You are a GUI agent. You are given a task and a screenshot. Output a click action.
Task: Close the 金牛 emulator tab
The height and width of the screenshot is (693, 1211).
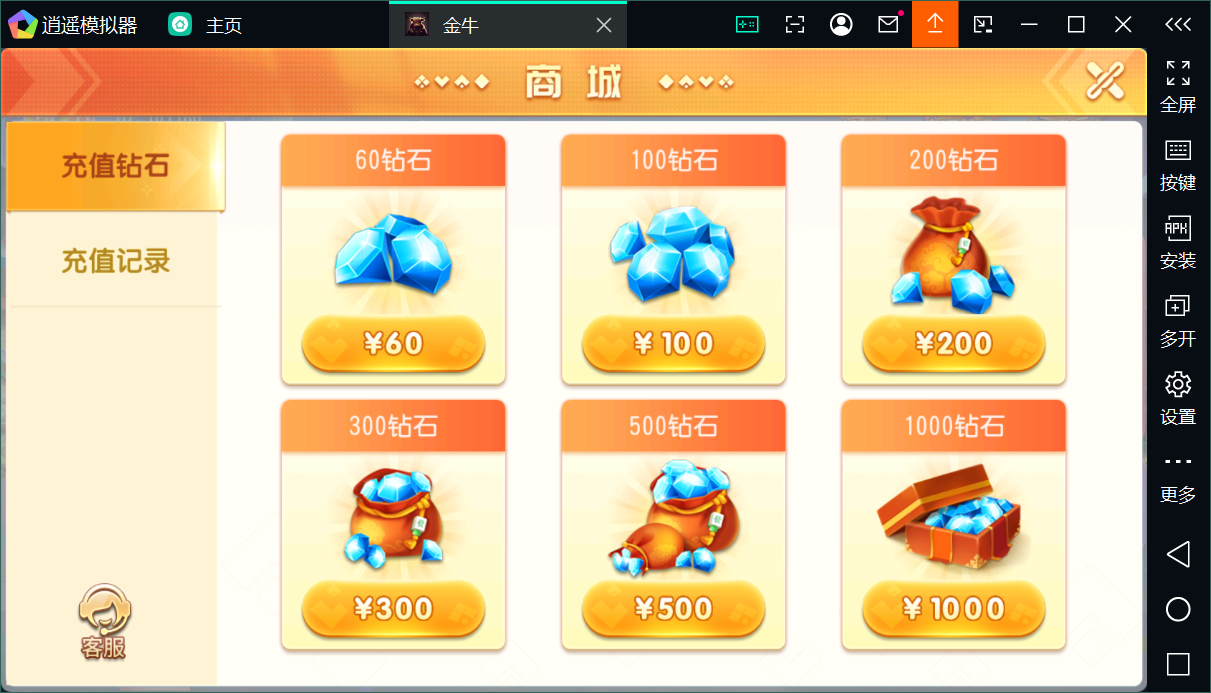click(x=604, y=25)
